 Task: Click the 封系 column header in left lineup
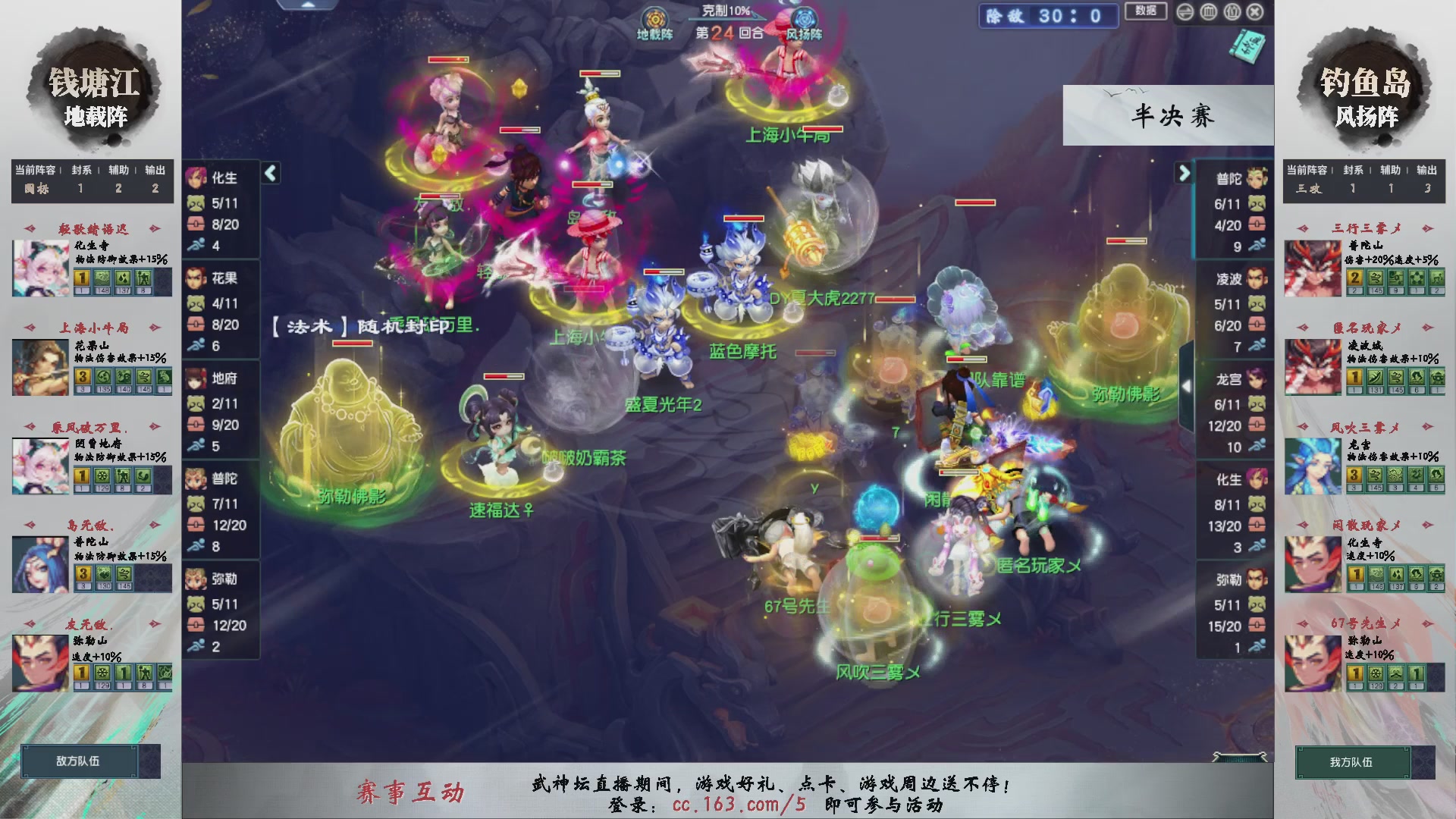tap(80, 171)
